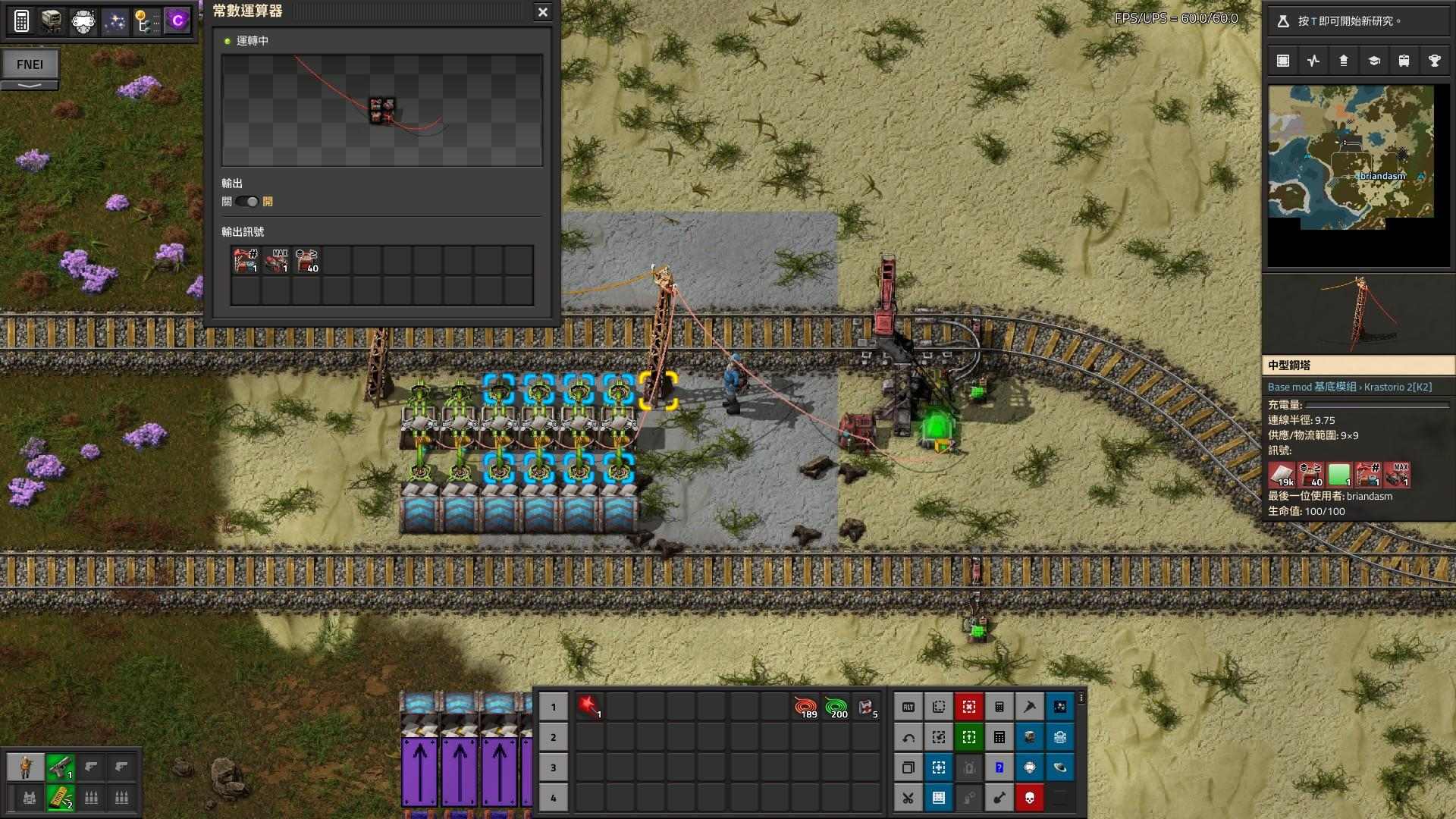Screen dimensions: 1456x819
Task: Select the blueprint shortcut
Action: coord(938,706)
